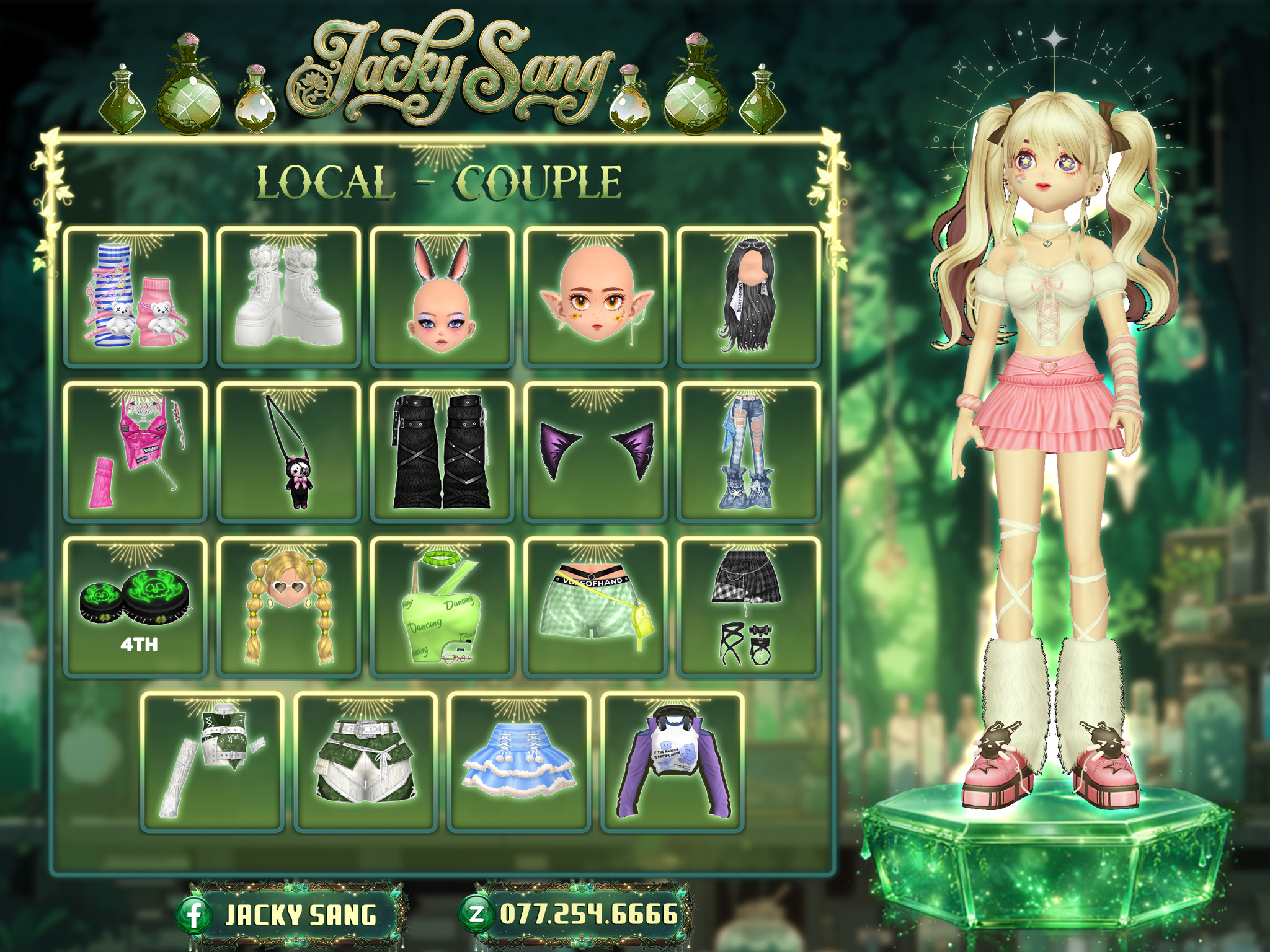Select the pink corset top tile

[x=135, y=452]
